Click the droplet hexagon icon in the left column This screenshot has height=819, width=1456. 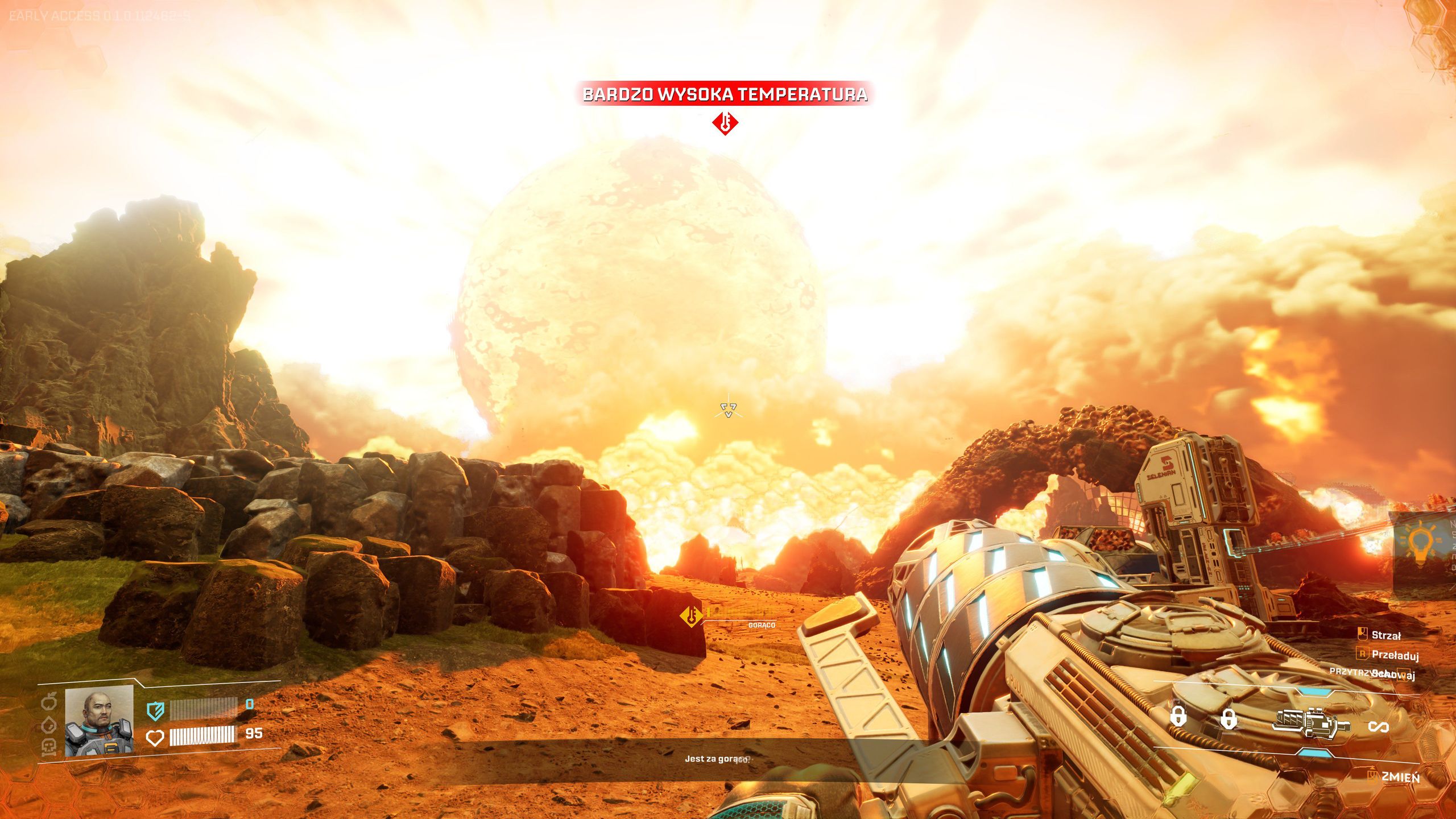click(x=49, y=725)
